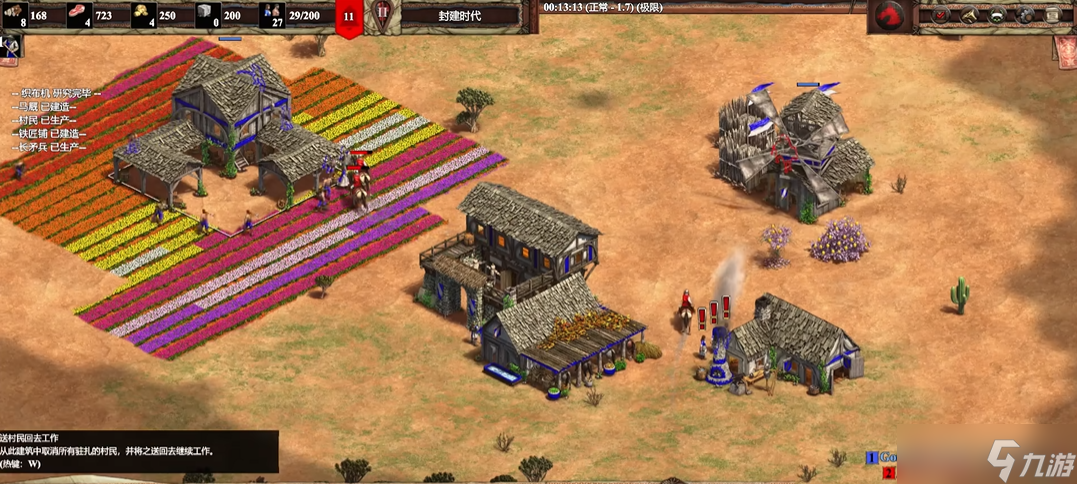Click the red horse head emblem
The width and height of the screenshot is (1077, 484).
[x=888, y=17]
